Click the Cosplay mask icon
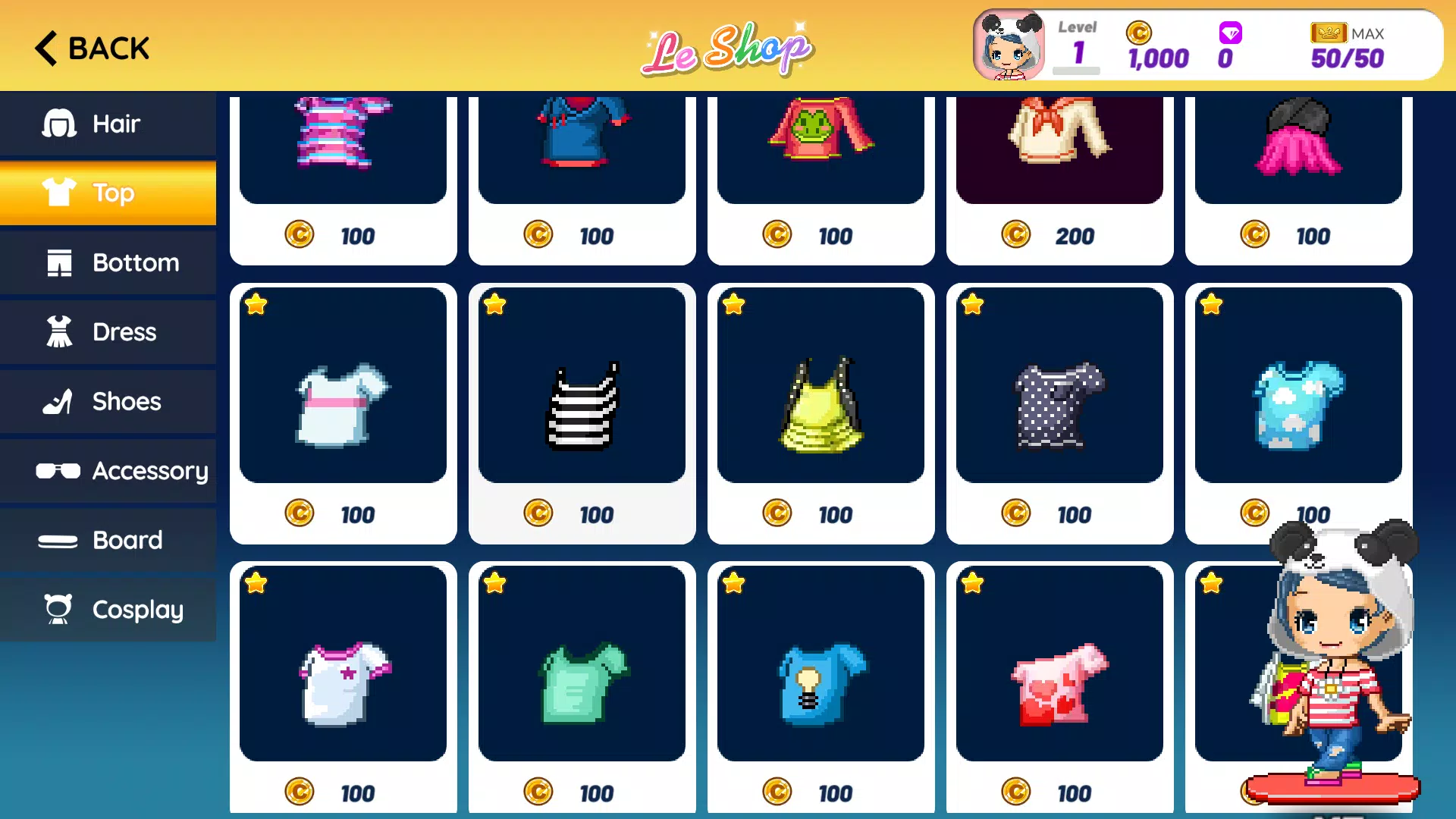Image resolution: width=1456 pixels, height=819 pixels. [x=59, y=609]
